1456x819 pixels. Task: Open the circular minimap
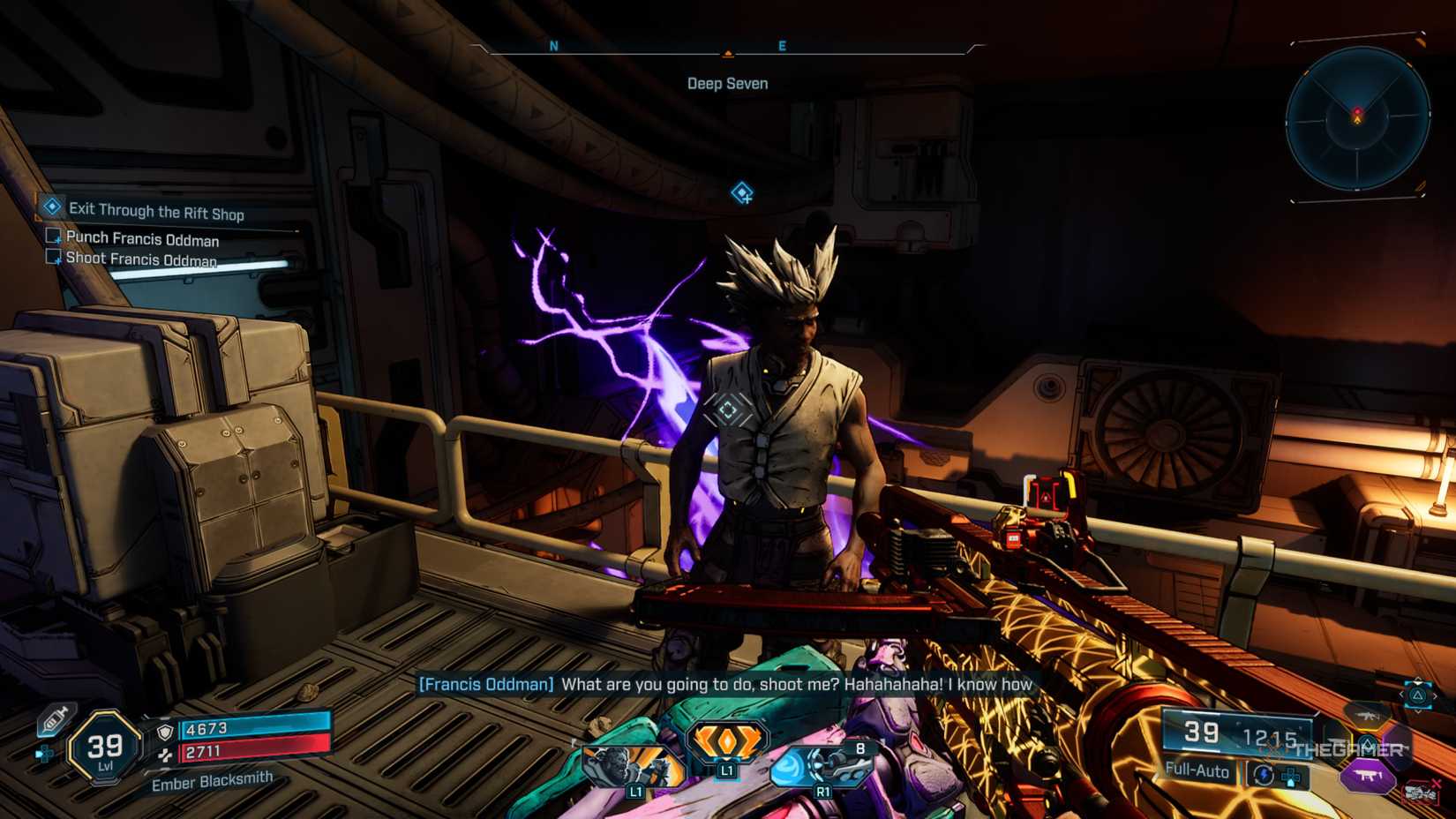point(1357,119)
